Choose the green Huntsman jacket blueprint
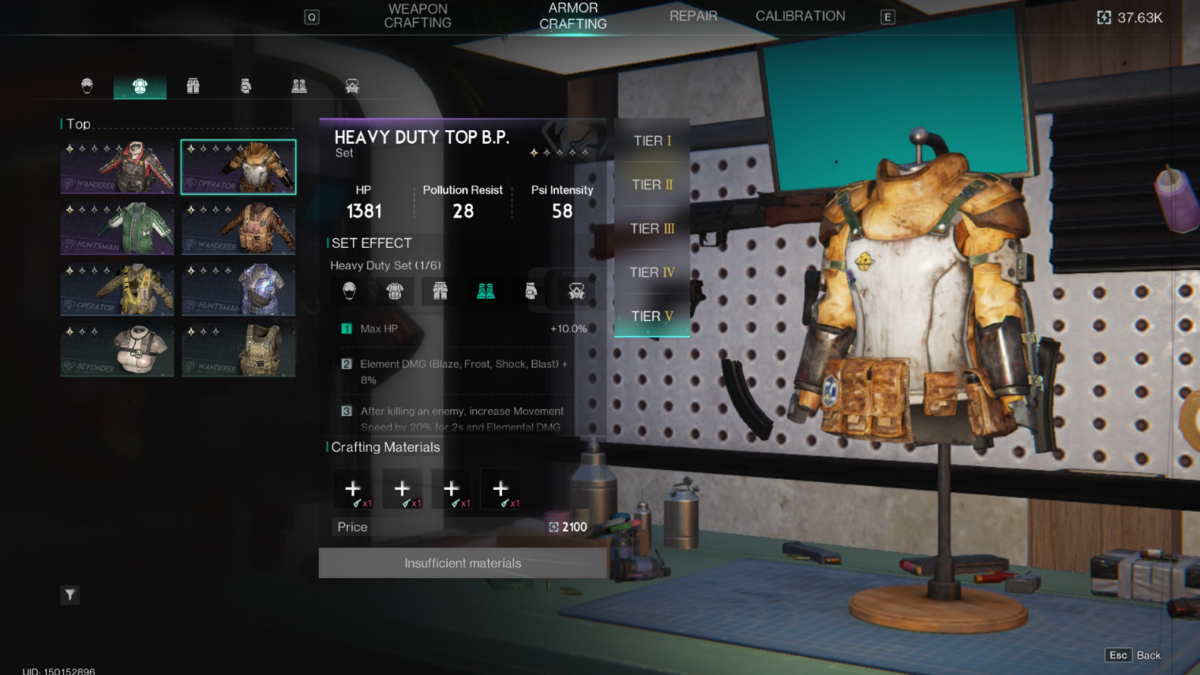1200x675 pixels. pyautogui.click(x=117, y=229)
